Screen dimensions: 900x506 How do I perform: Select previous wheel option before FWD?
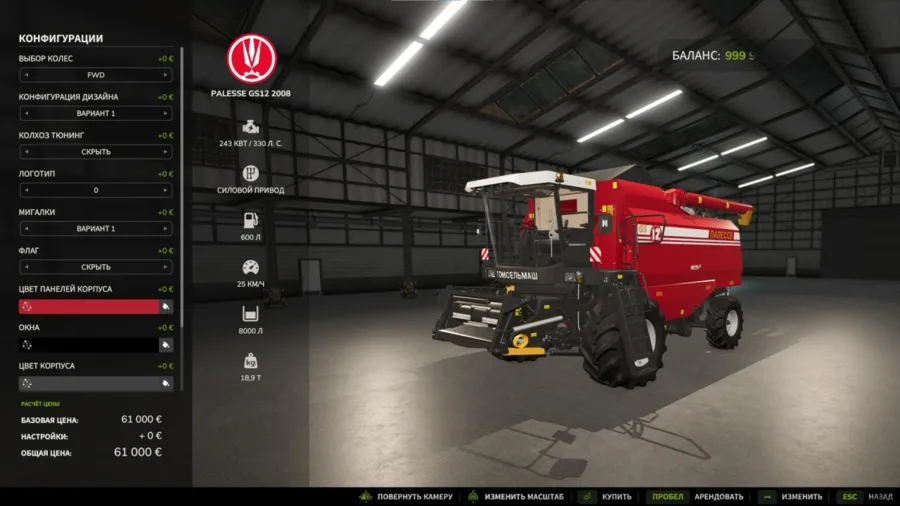pos(25,75)
